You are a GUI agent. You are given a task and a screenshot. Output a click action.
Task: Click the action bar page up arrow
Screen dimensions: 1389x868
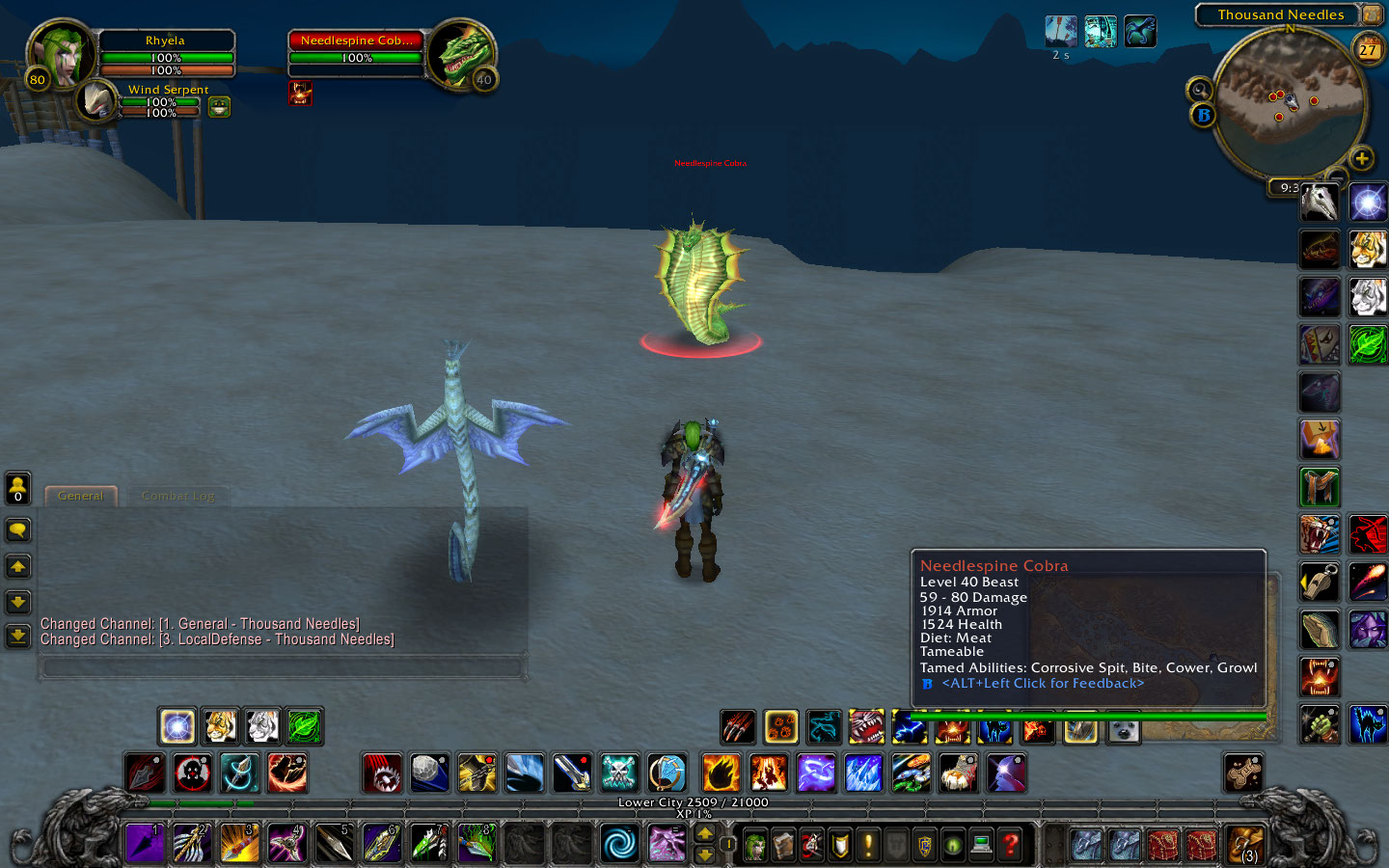click(705, 834)
